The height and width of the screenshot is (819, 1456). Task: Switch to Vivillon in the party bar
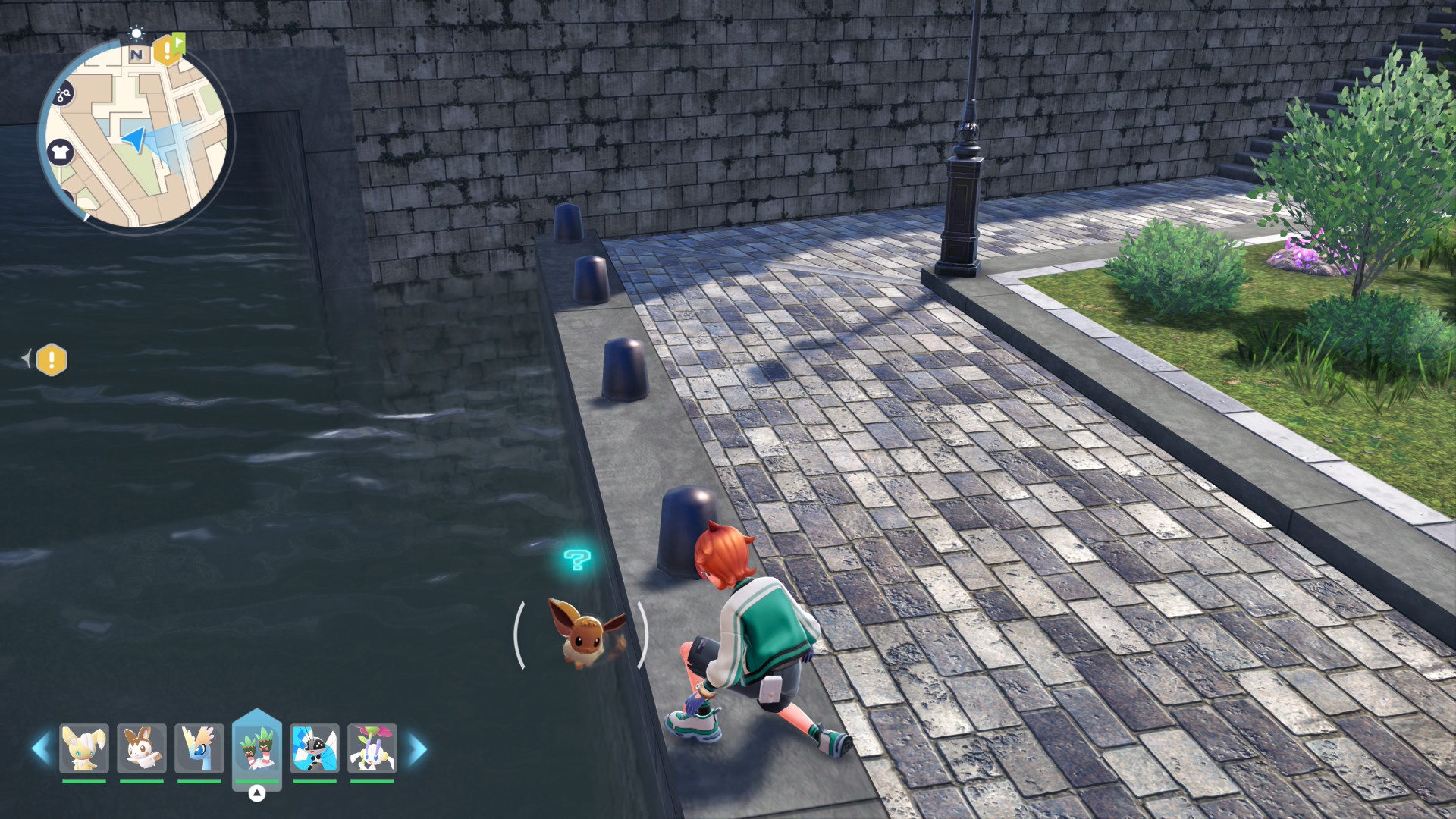click(315, 748)
